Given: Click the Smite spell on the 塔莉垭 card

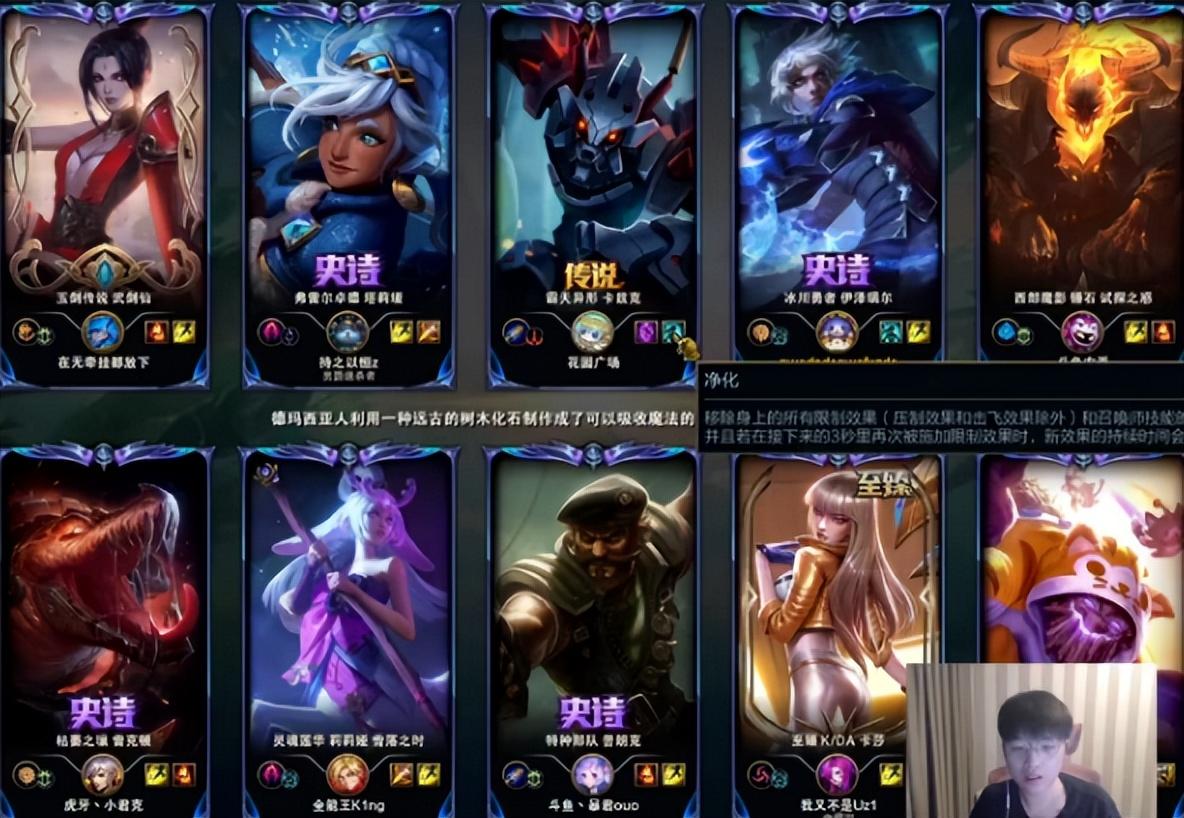Looking at the screenshot, I should point(427,331).
